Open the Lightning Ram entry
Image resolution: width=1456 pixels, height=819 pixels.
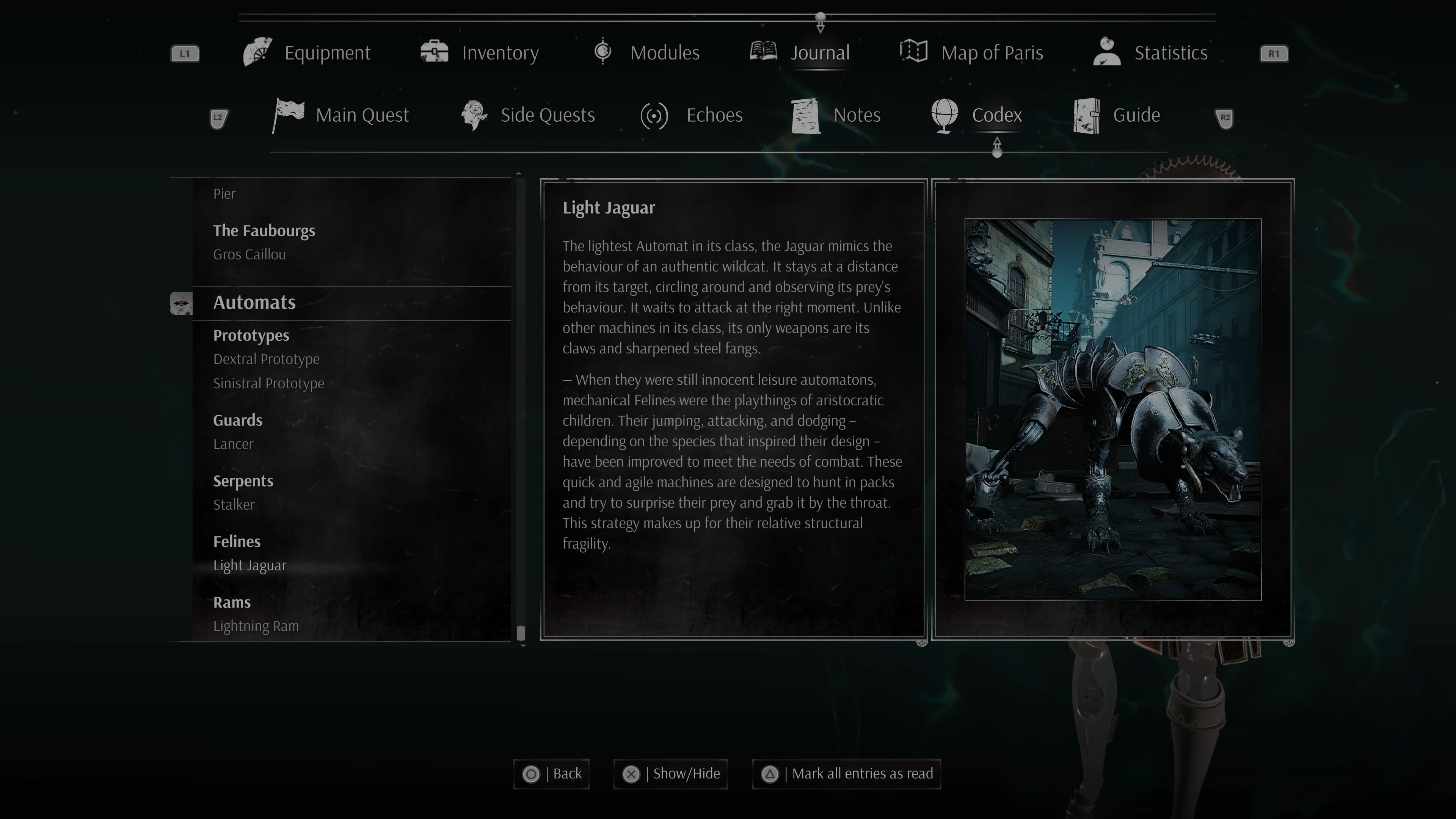[x=256, y=626]
